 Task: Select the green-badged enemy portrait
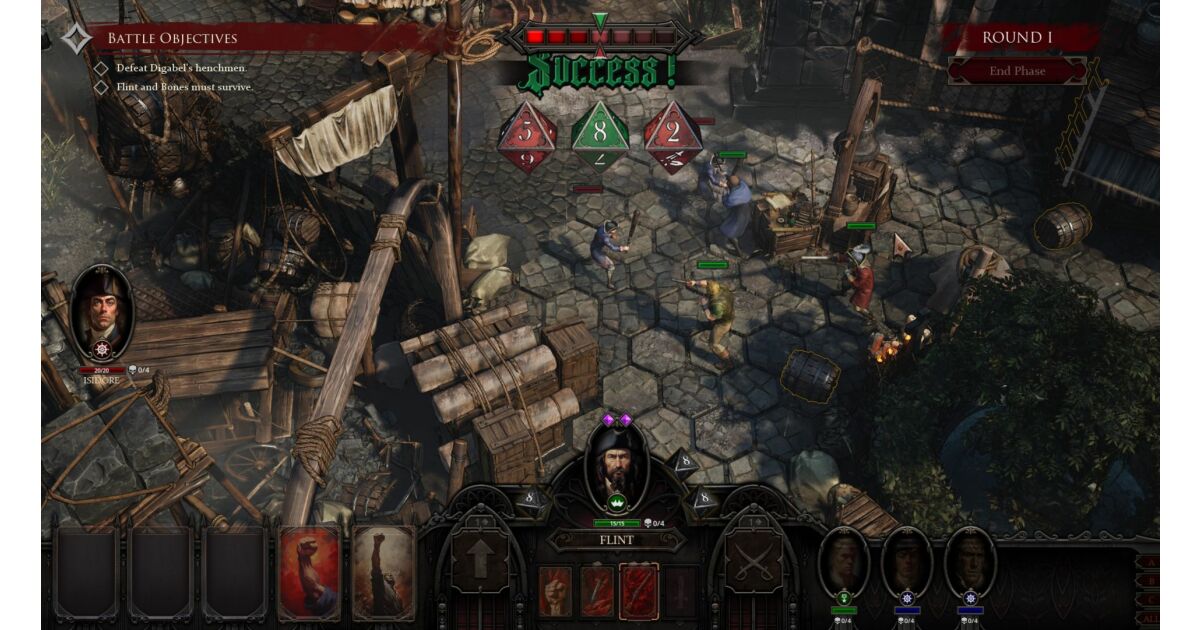(844, 563)
